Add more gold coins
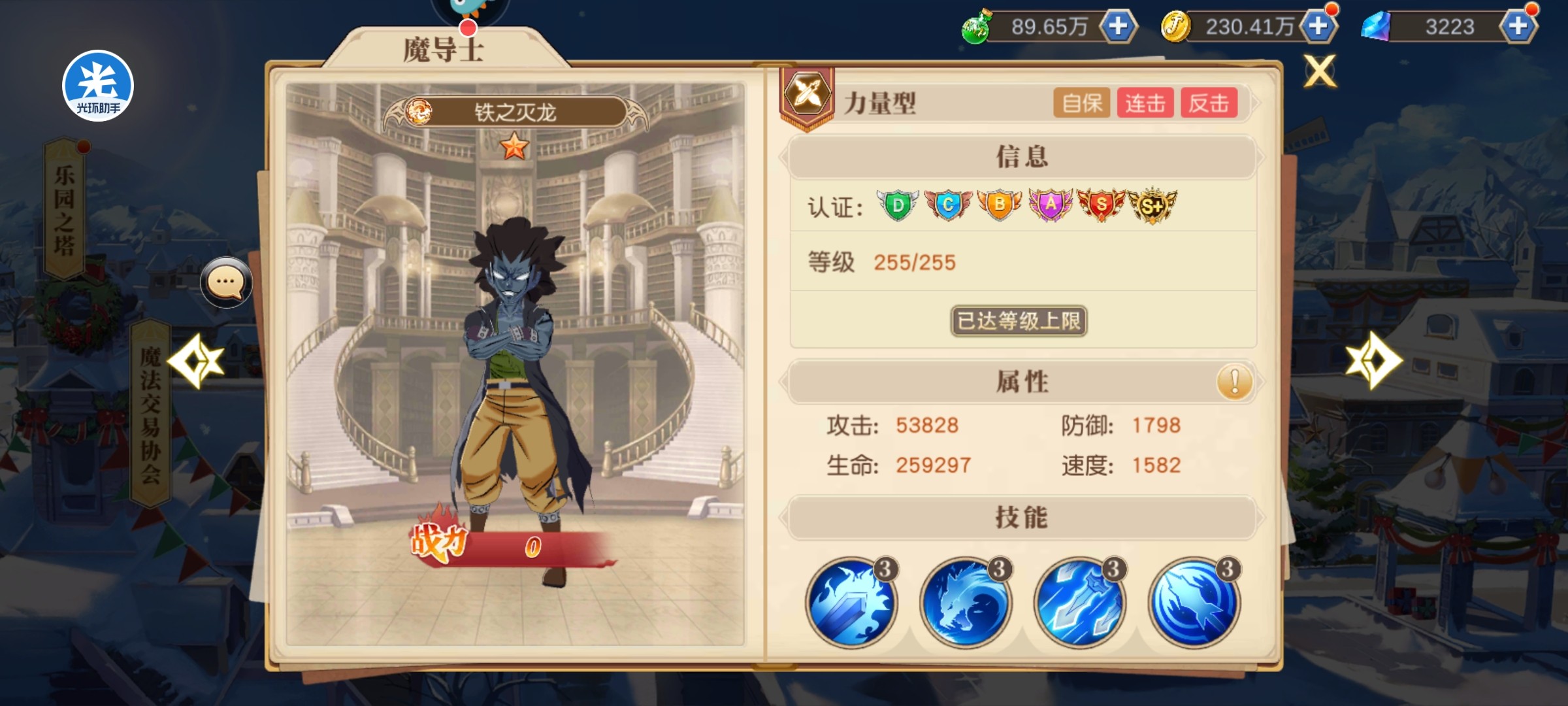Screen dimensions: 1568x706 (x=1318, y=27)
